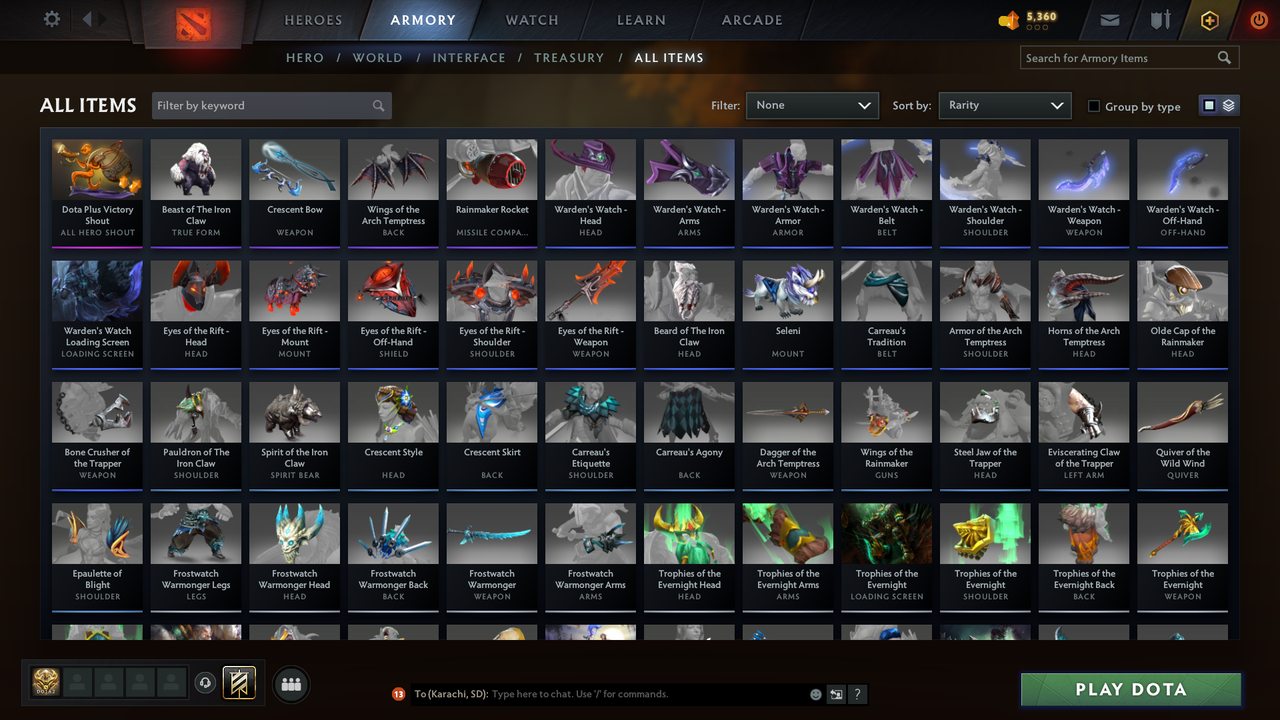Go to the HEROES menu
Image resolution: width=1280 pixels, height=720 pixels.
click(x=312, y=20)
